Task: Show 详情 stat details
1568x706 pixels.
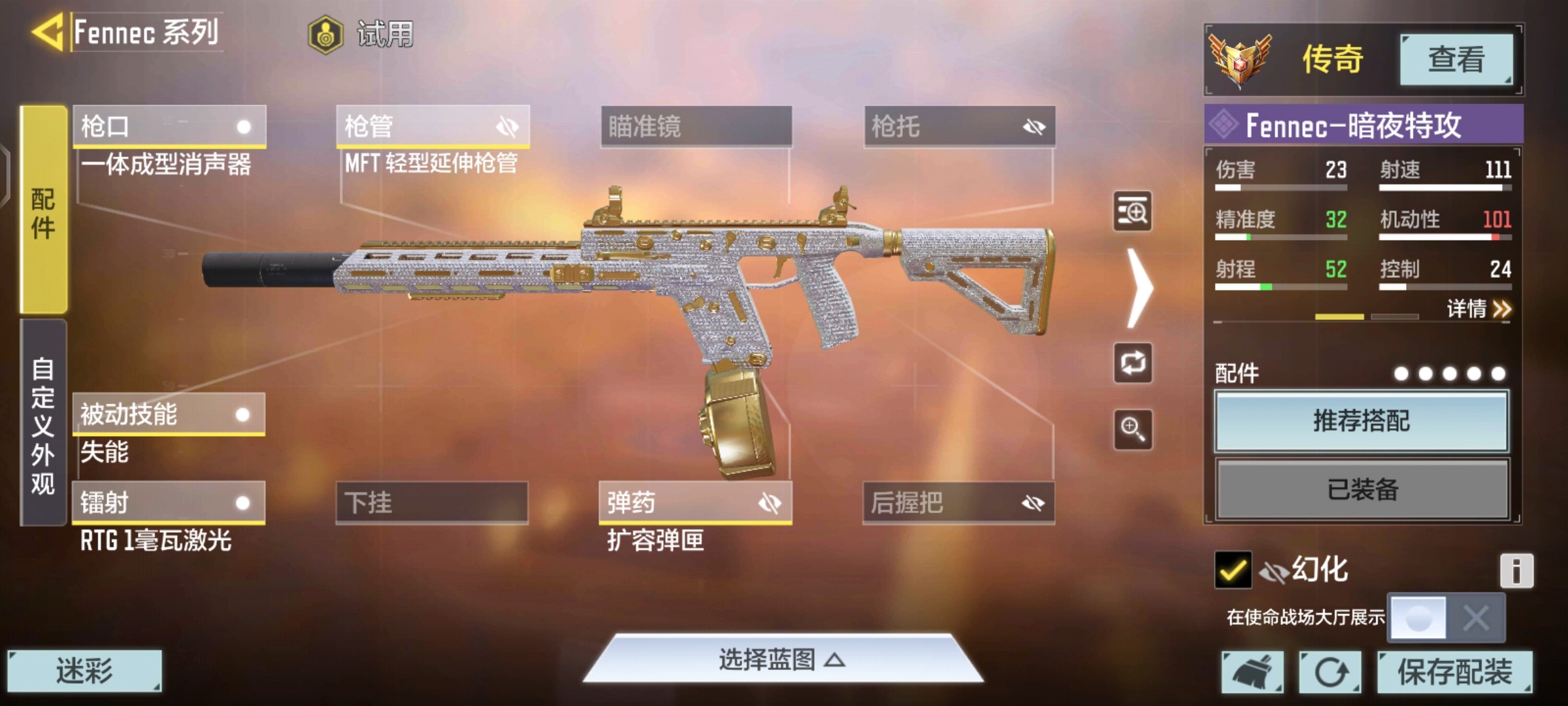Action: (x=1478, y=309)
